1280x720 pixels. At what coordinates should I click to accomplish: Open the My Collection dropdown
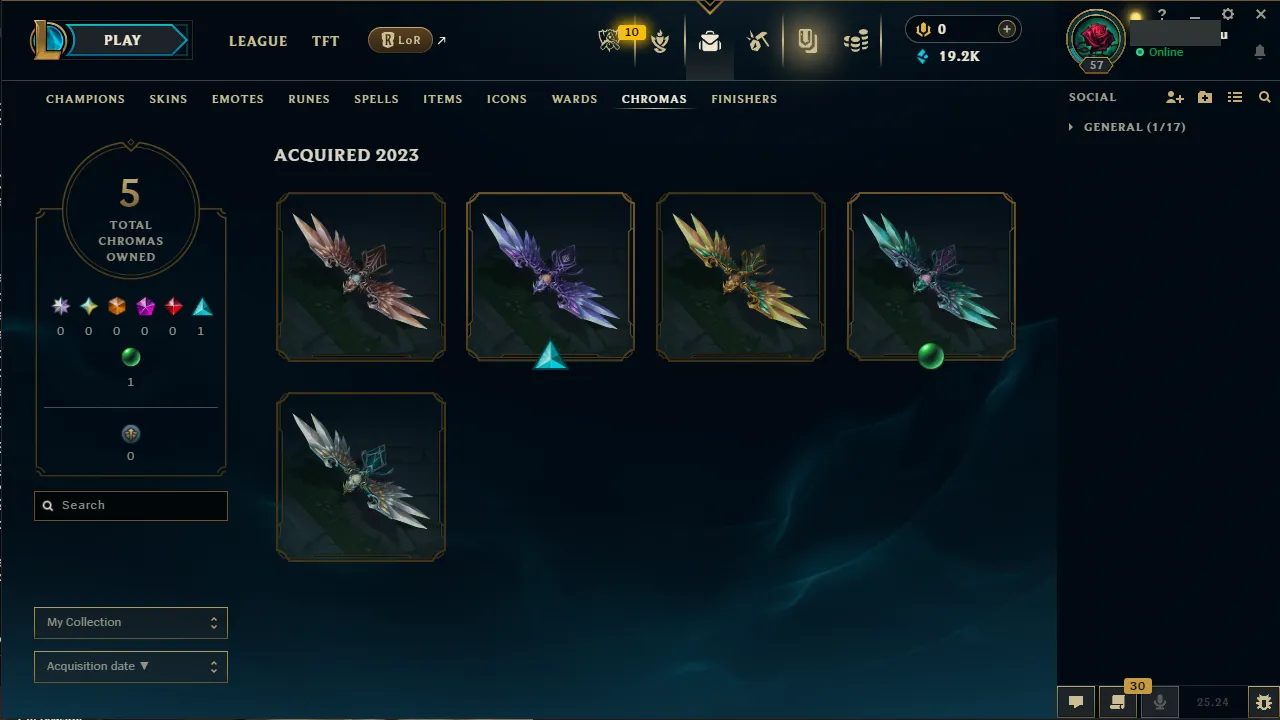click(130, 622)
